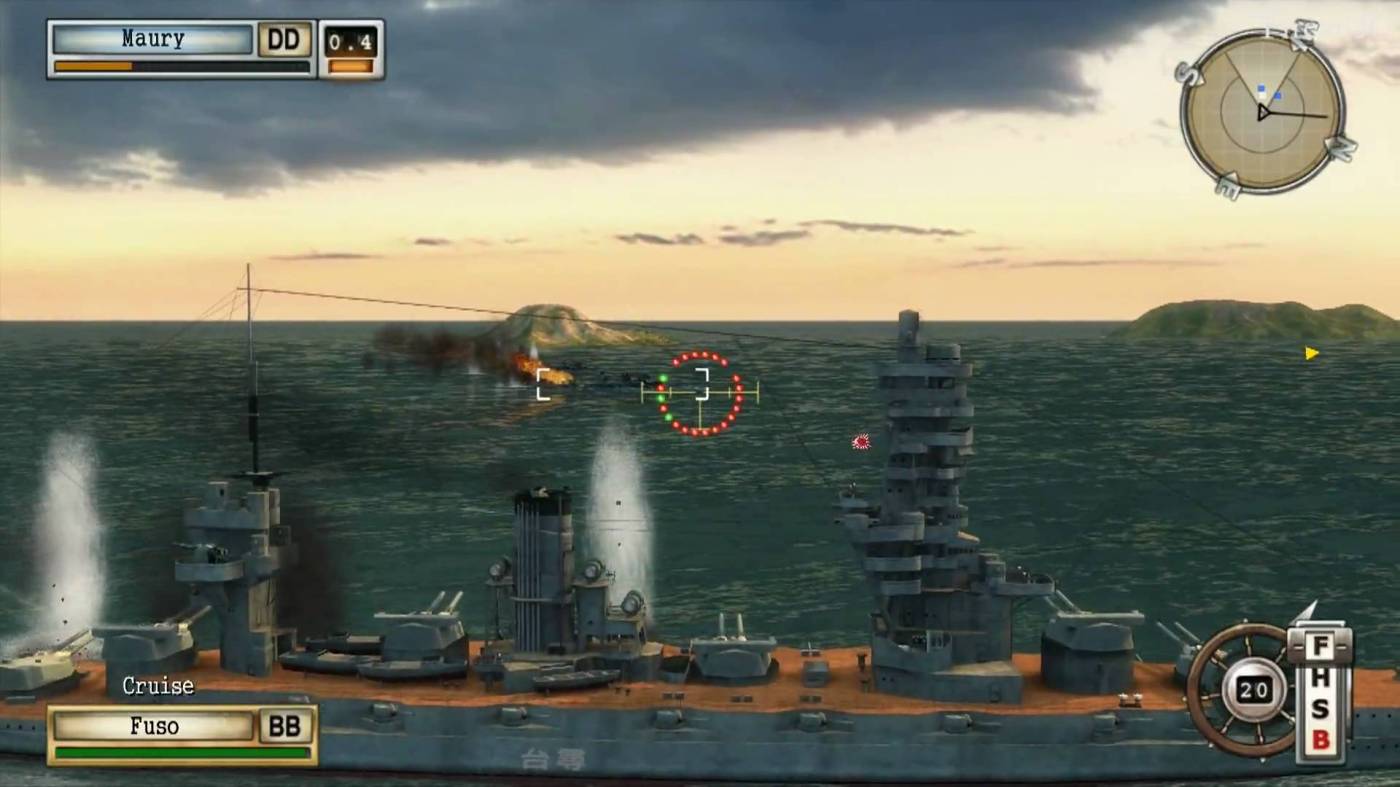Engage the red Back throttle setting

click(1321, 738)
